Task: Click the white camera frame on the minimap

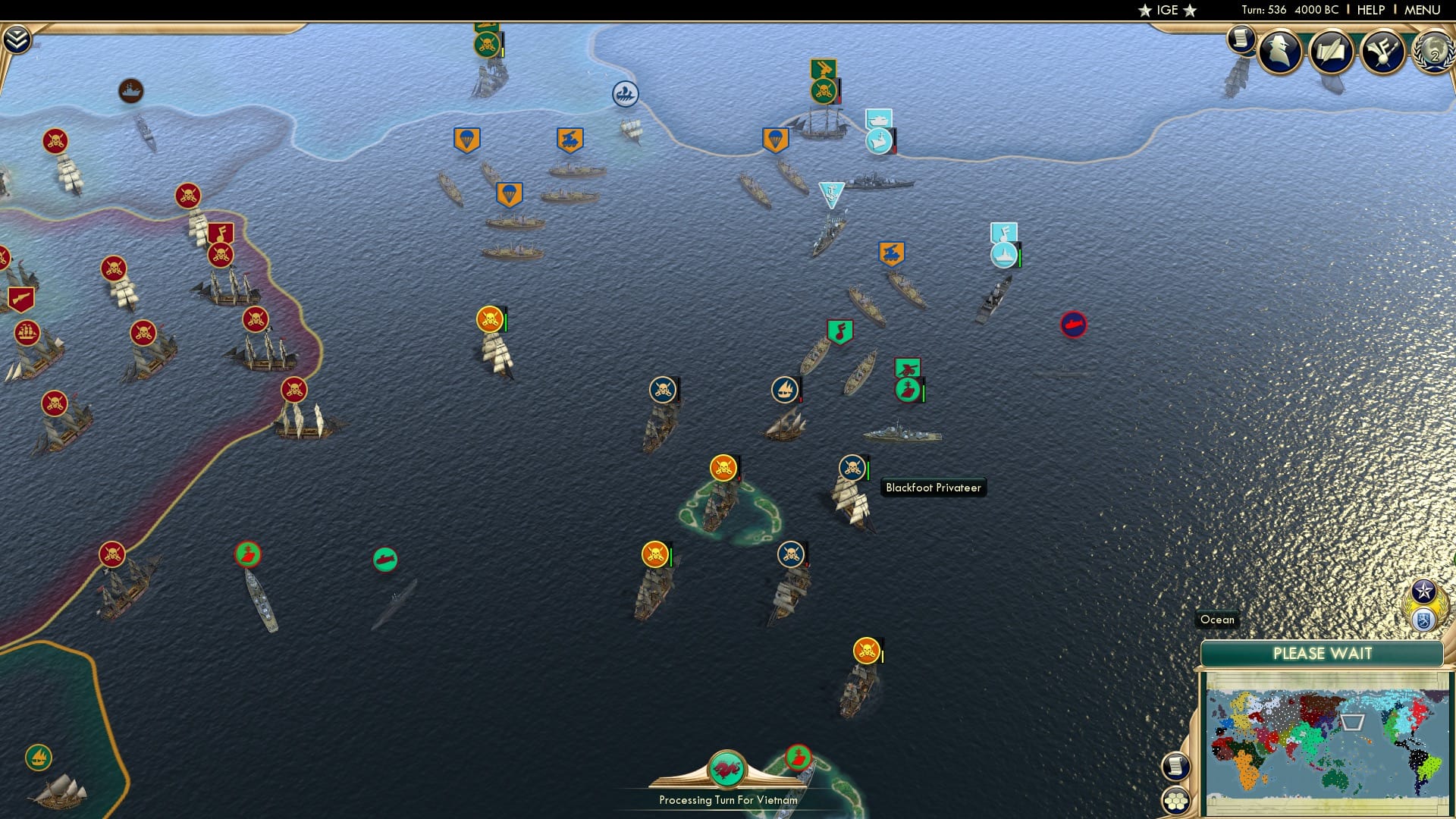Action: [x=1352, y=722]
